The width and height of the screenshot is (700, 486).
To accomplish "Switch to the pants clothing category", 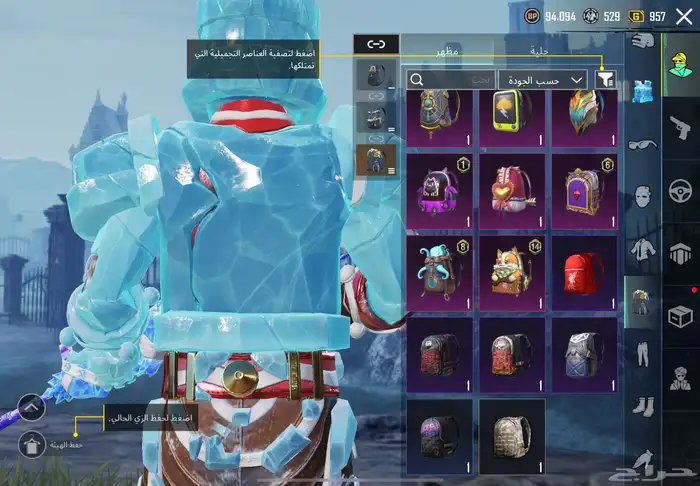I will [641, 354].
